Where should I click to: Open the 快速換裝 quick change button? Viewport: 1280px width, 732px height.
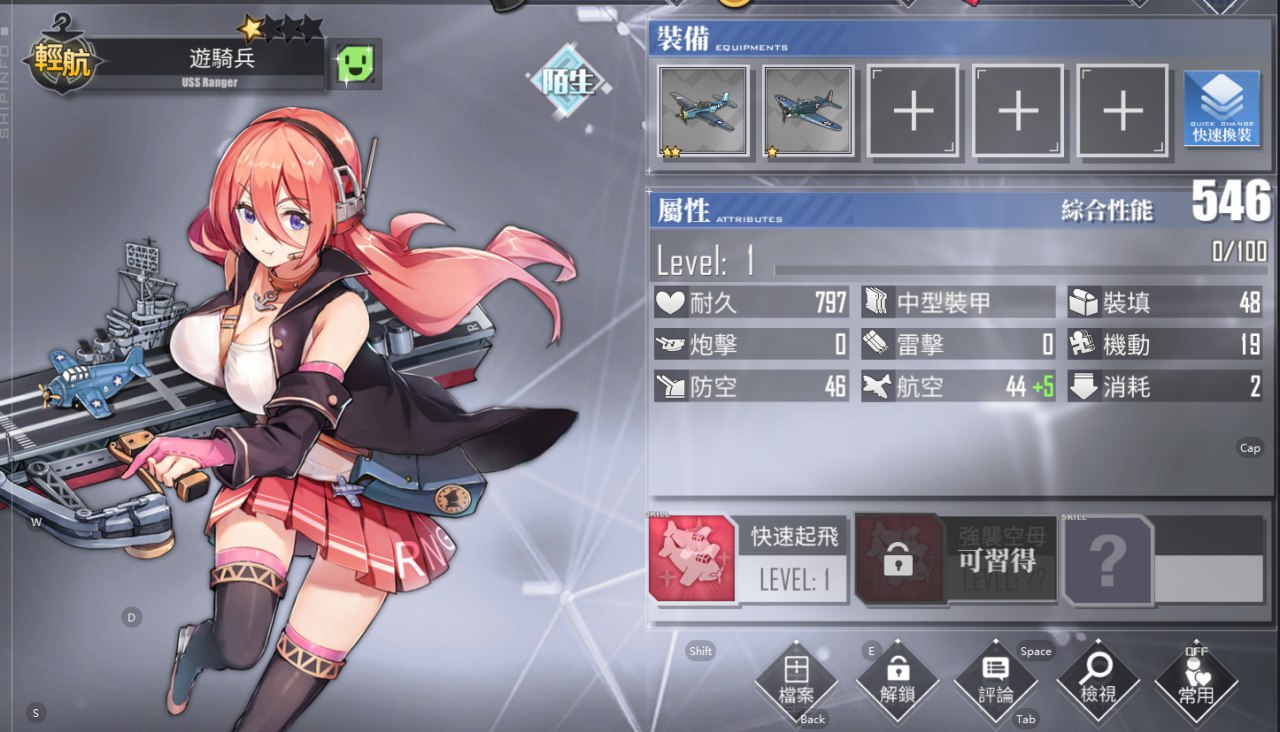(x=1221, y=110)
